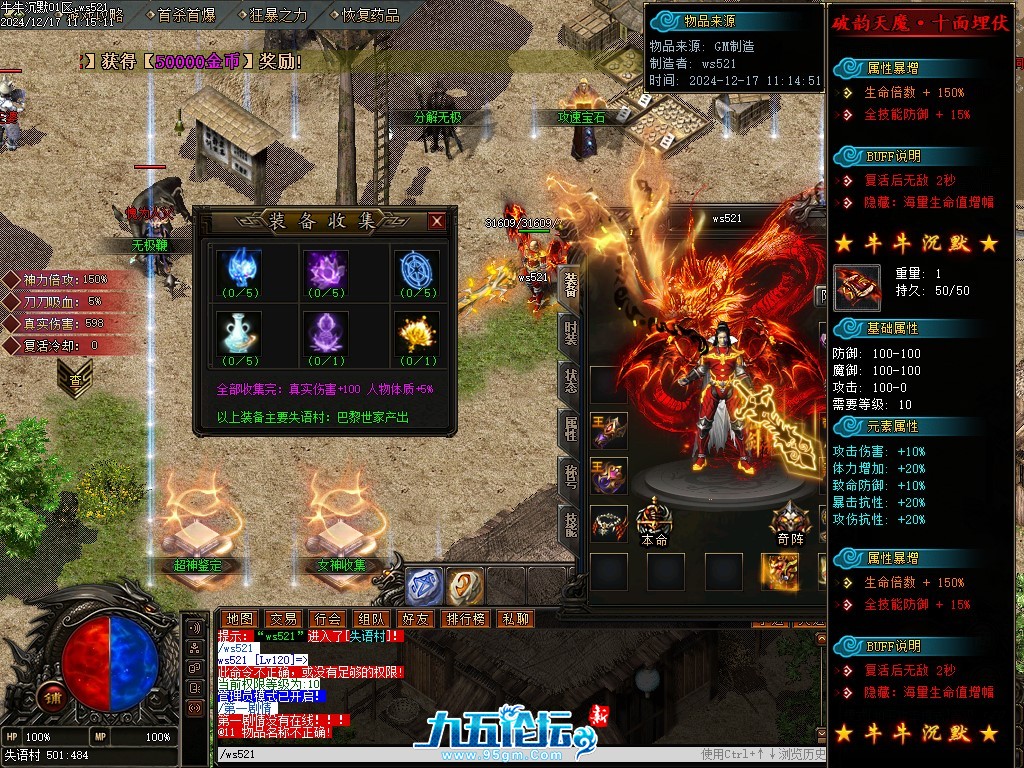Open the 属性 character tab
This screenshot has height=768, width=1024.
tap(570, 428)
